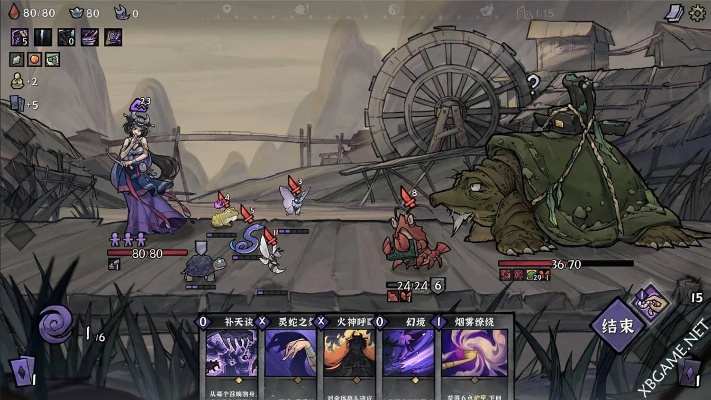Open the settings gear

(697, 13)
